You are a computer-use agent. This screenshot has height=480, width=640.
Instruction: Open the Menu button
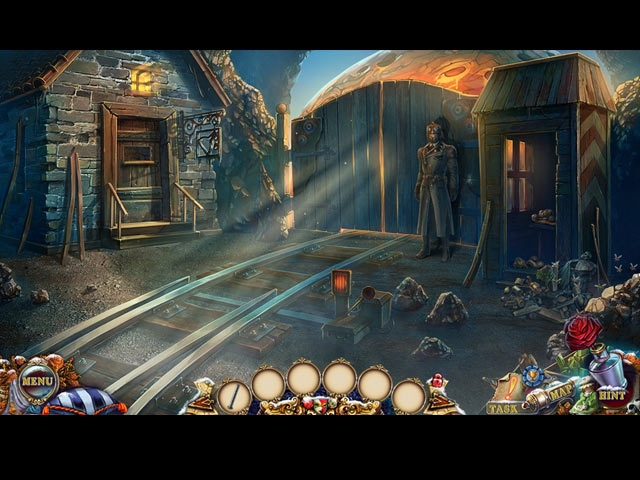pyautogui.click(x=37, y=381)
